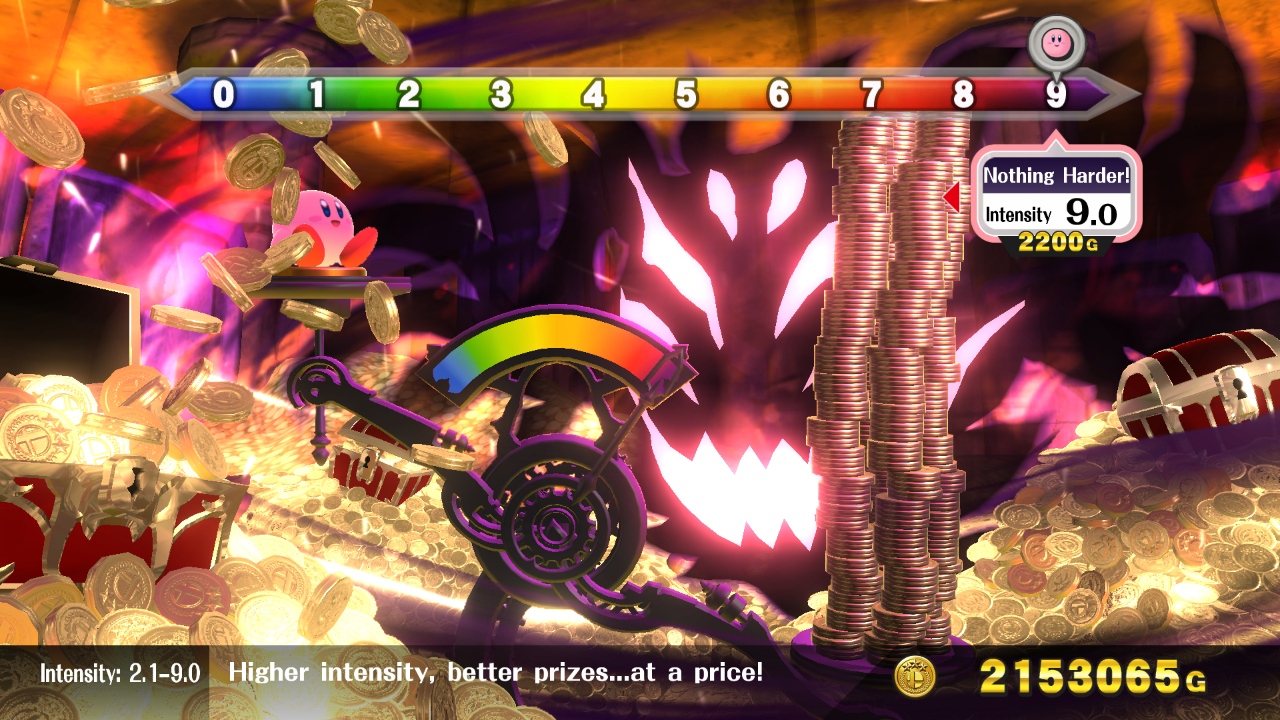Choose intensity level 1 on the rainbow bar
This screenshot has width=1280, height=720.
317,95
